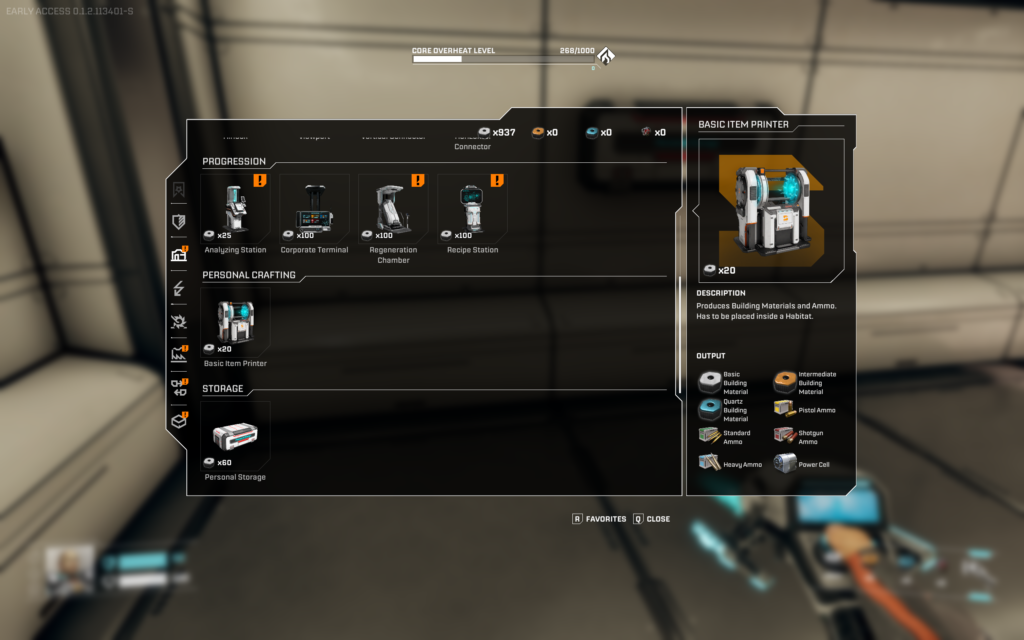Open the logistics transfer arrows tab

point(179,387)
